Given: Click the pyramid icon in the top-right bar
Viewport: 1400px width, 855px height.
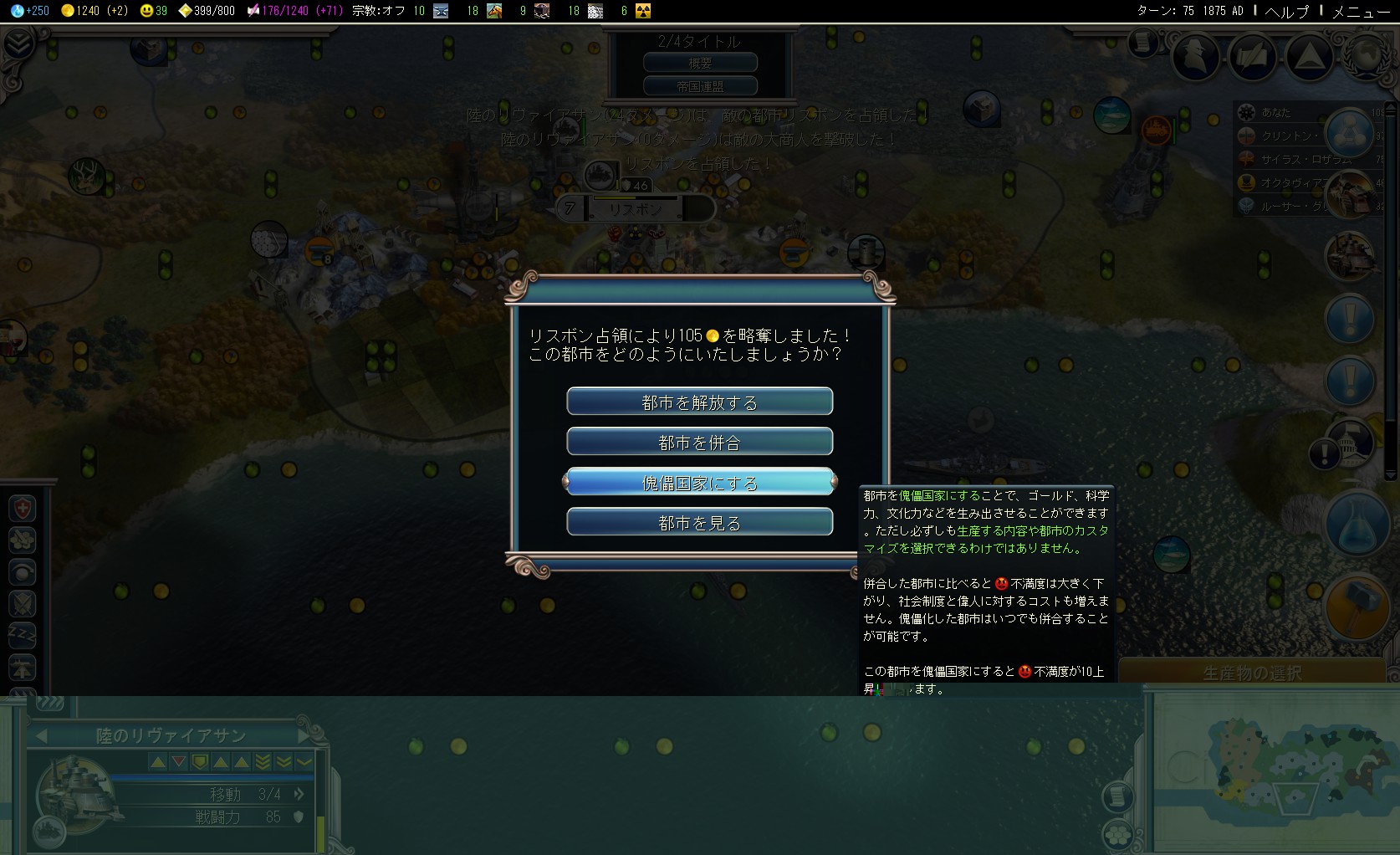Looking at the screenshot, I should (x=1309, y=58).
